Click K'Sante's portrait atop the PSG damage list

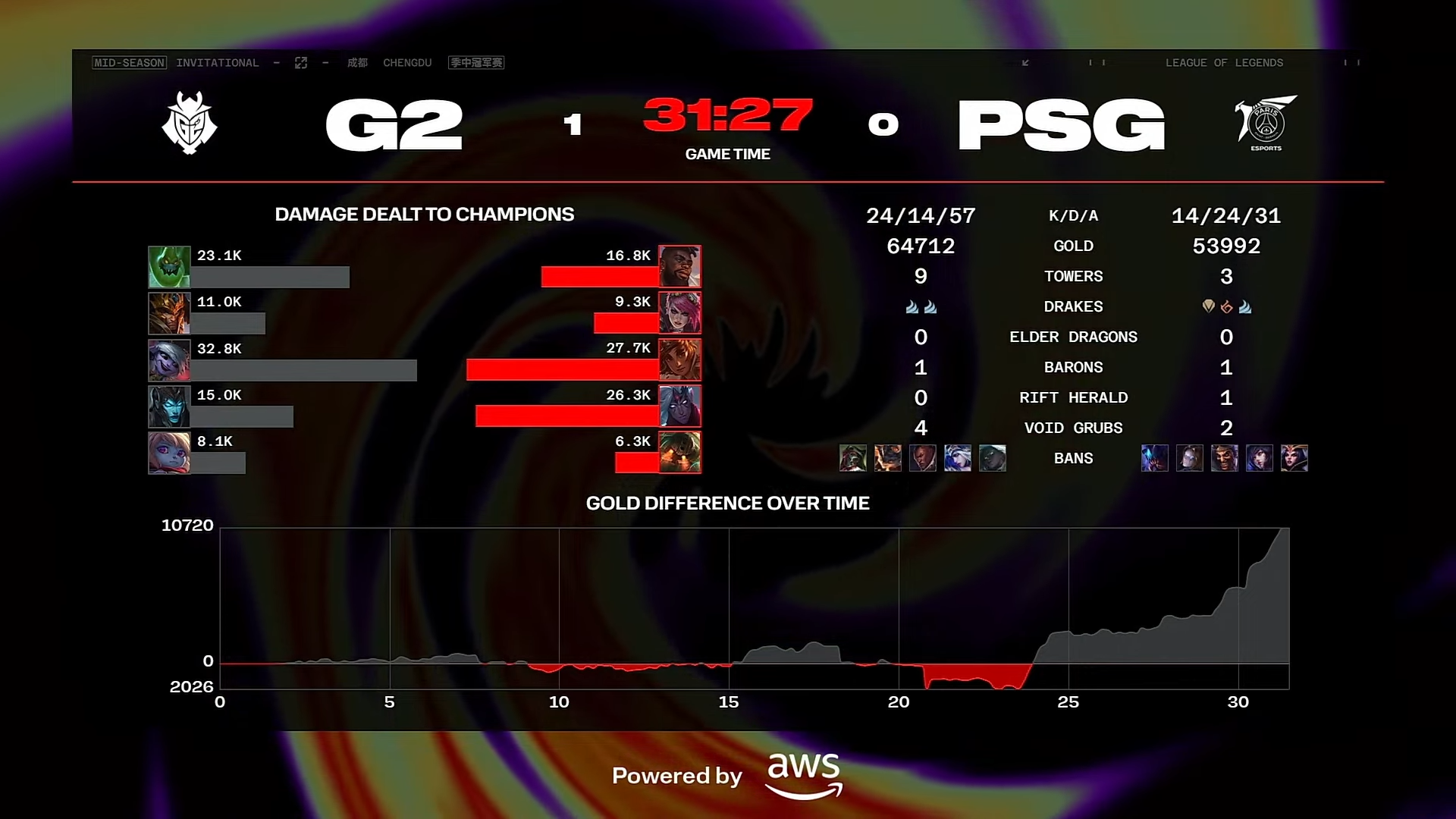(681, 266)
